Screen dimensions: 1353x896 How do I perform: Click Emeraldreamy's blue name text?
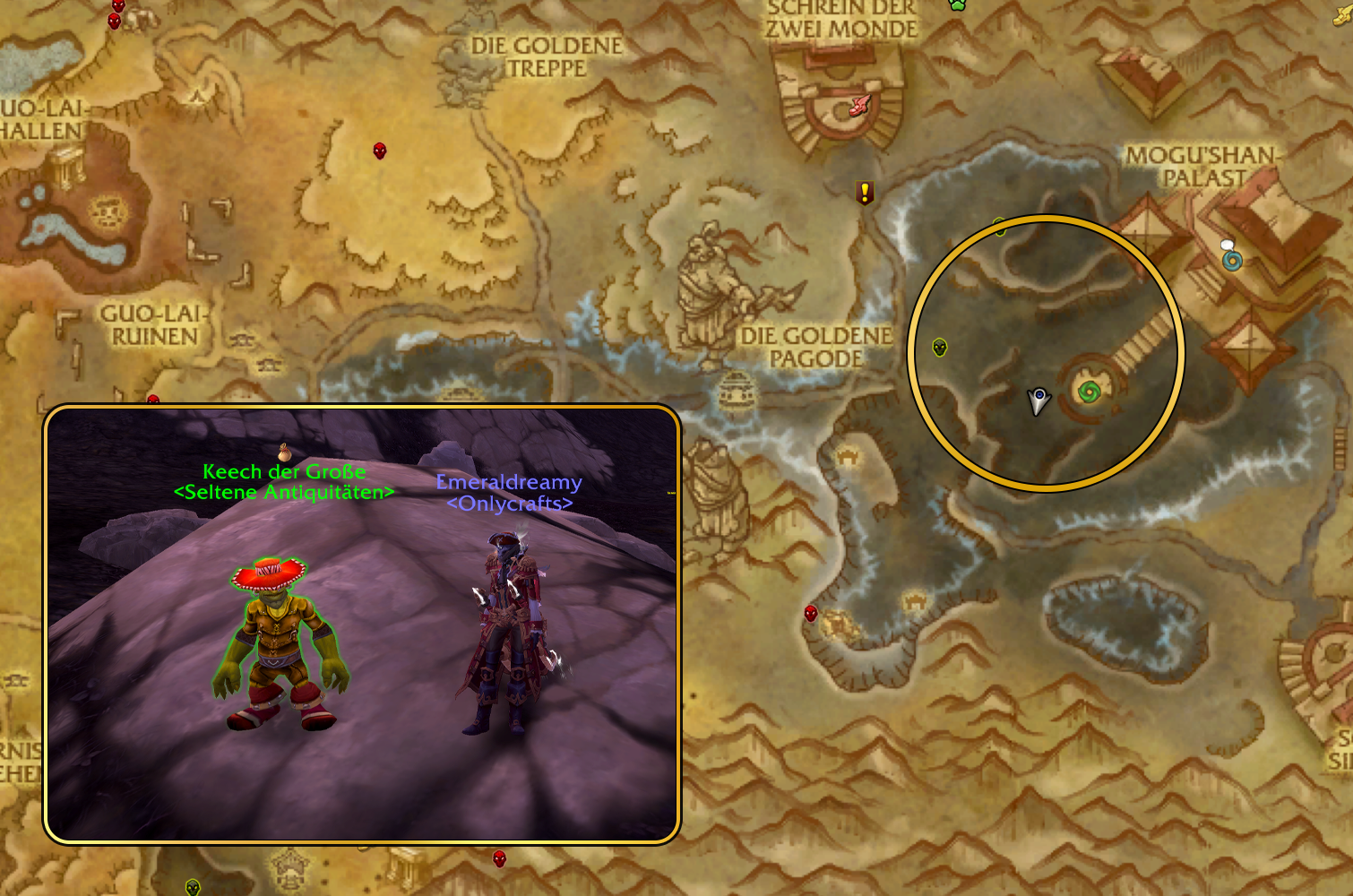coord(508,483)
